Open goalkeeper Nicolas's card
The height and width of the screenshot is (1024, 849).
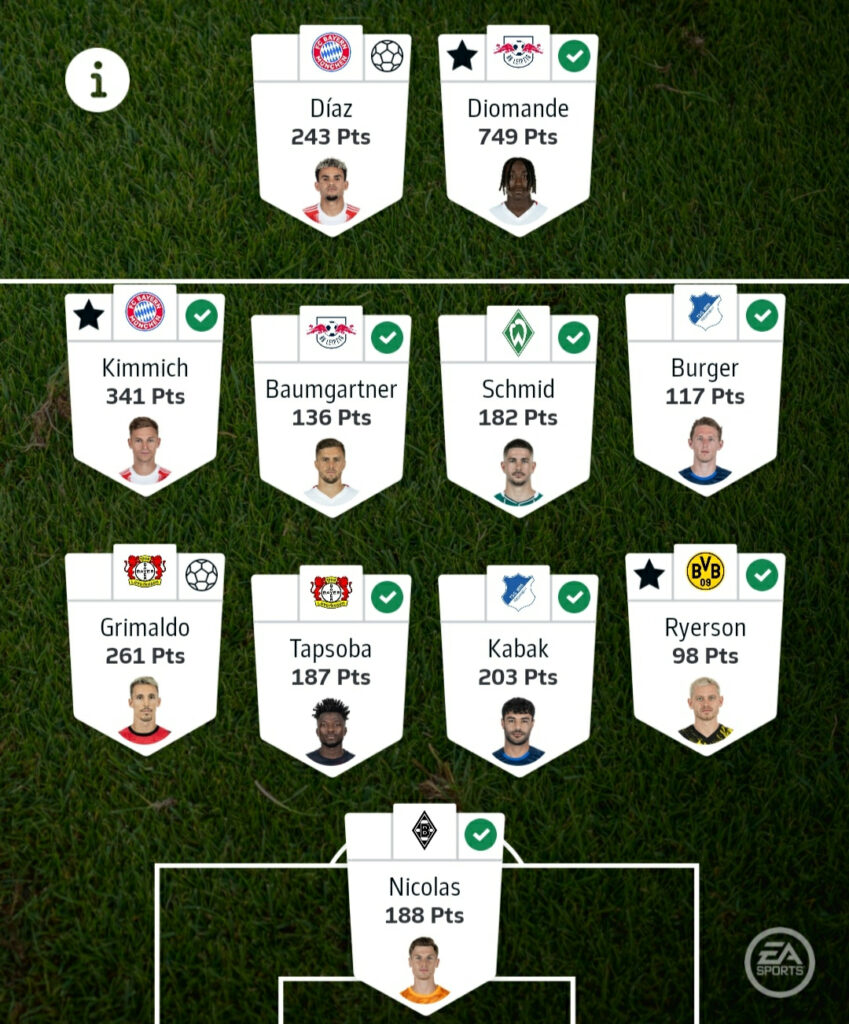425,908
